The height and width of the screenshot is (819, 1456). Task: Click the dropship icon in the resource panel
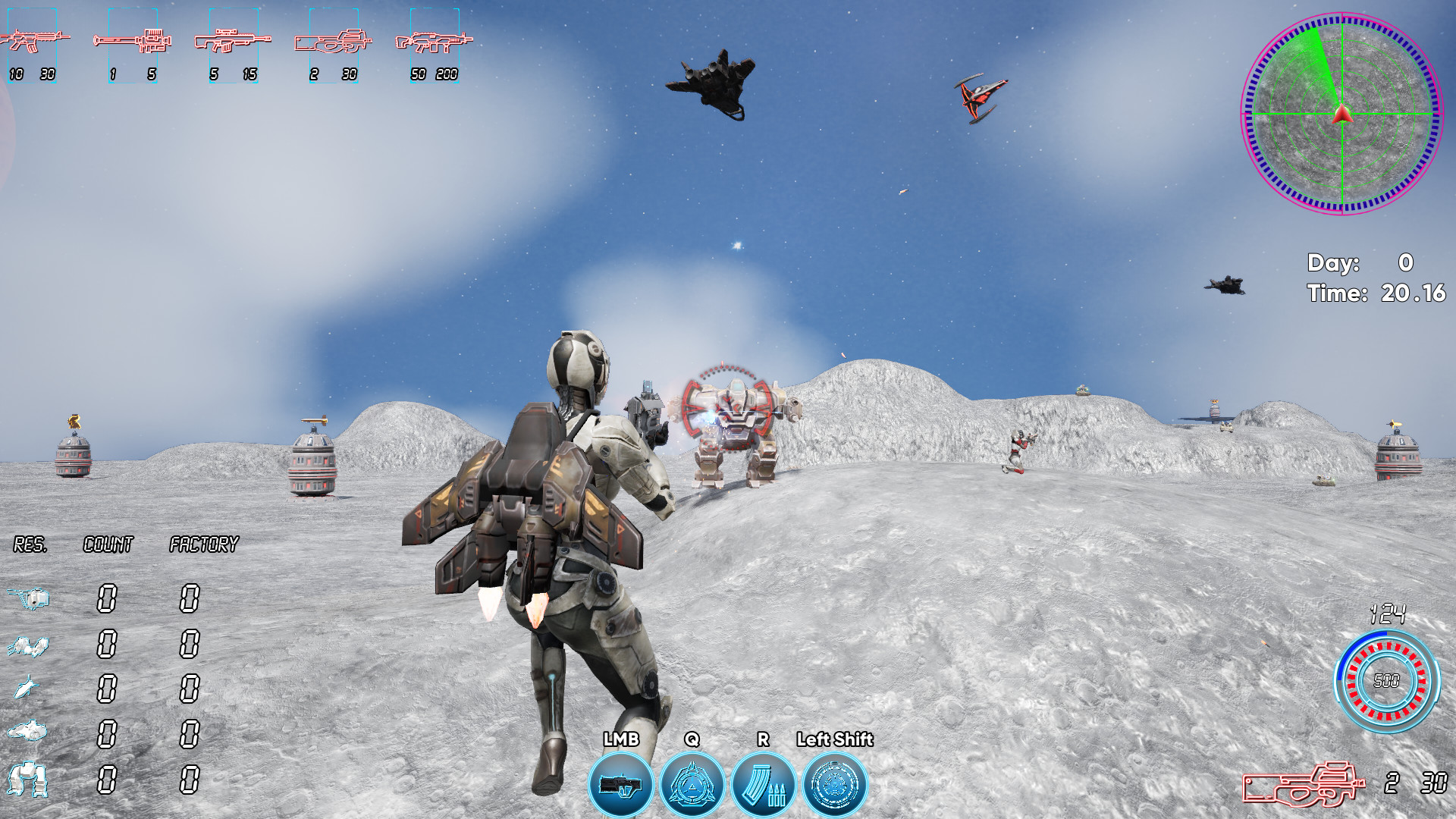[27, 730]
